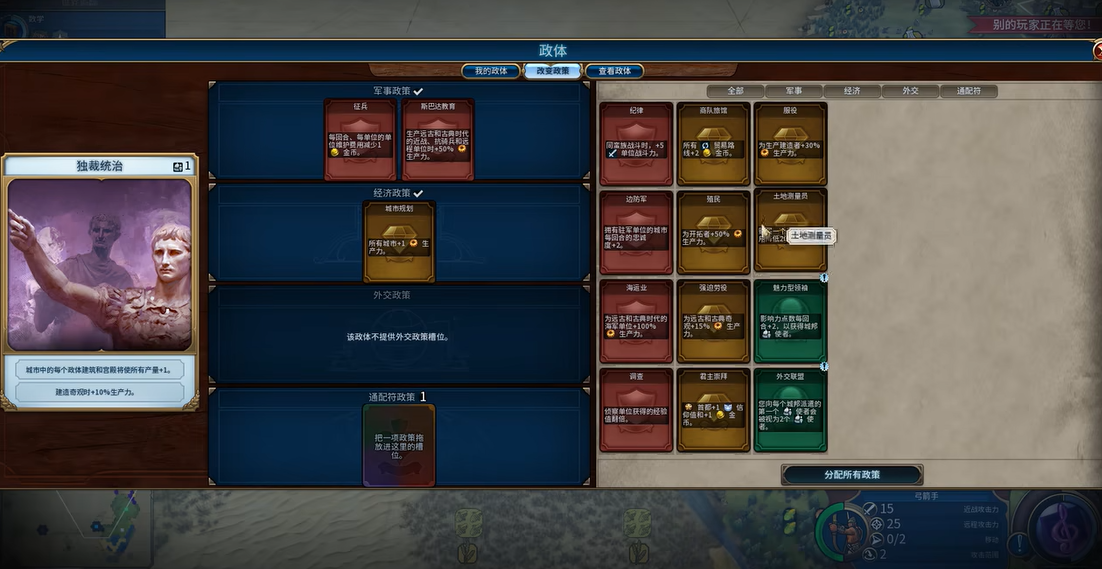
Task: Choose the 商队旅馆 policy card
Action: (x=713, y=144)
